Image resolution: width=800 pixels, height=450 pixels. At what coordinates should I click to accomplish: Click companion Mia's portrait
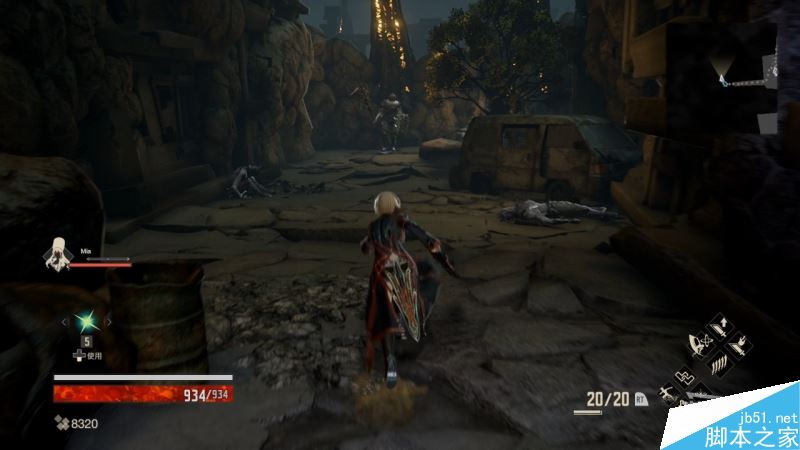pos(56,254)
